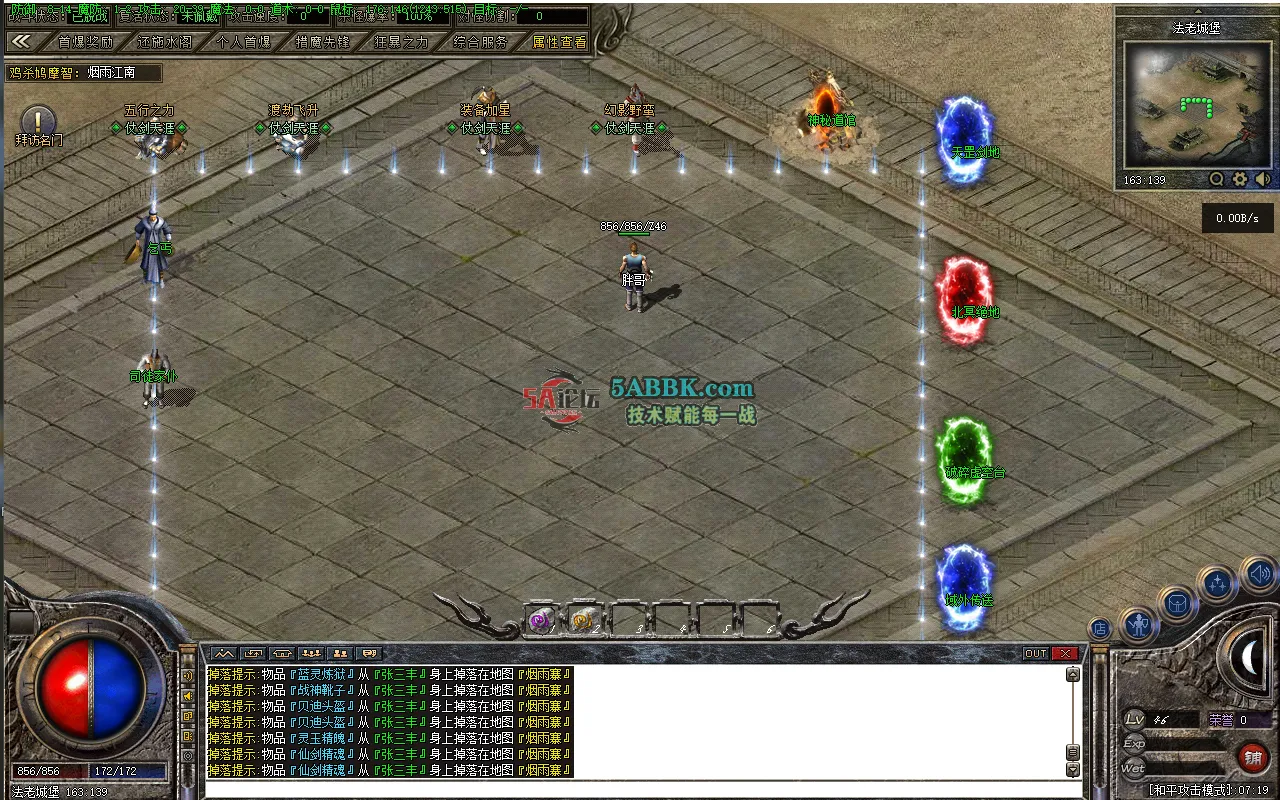1280x800 pixels.
Task: Open the character info panel icon
Action: pyautogui.click(x=1140, y=625)
